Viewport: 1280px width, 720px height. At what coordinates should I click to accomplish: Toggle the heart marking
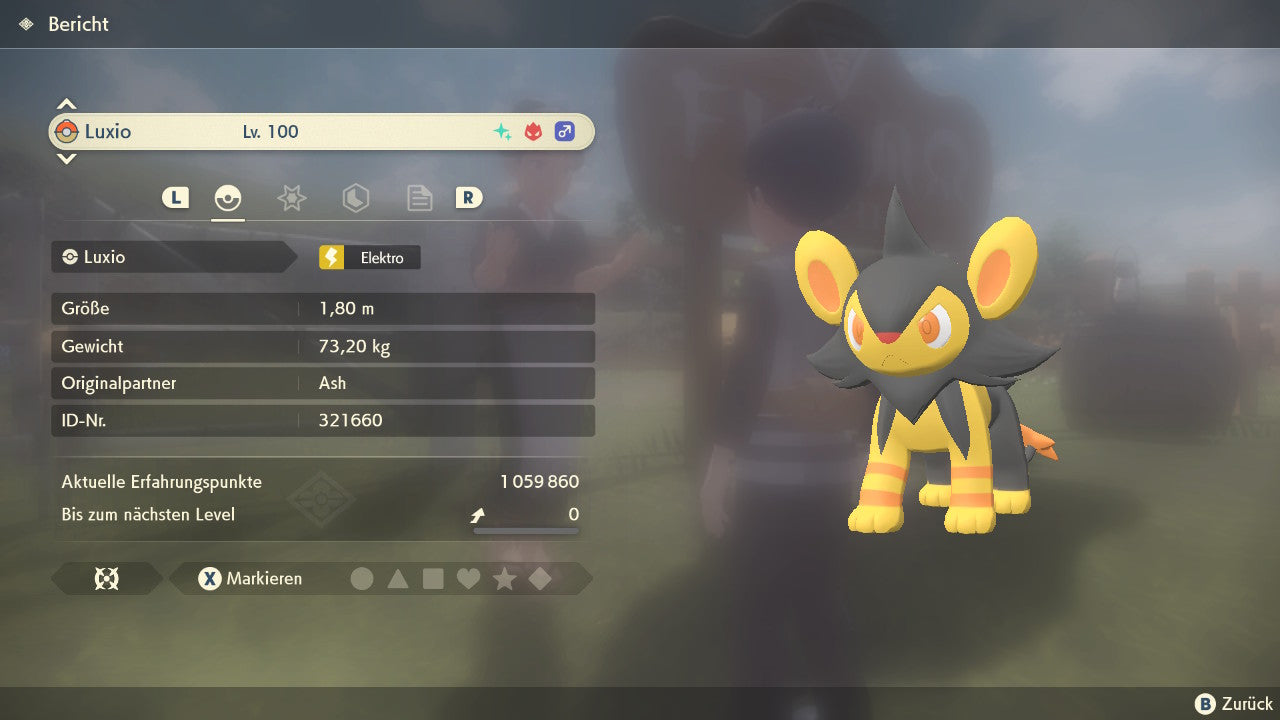tap(468, 578)
